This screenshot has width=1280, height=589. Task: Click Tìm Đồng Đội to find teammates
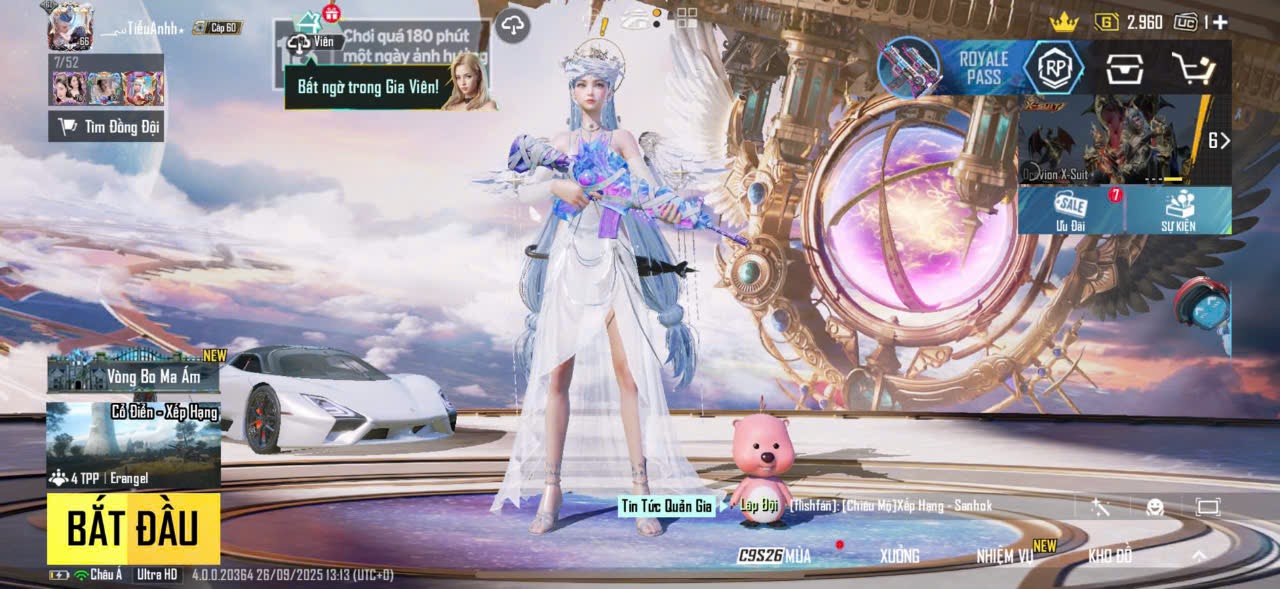point(107,126)
